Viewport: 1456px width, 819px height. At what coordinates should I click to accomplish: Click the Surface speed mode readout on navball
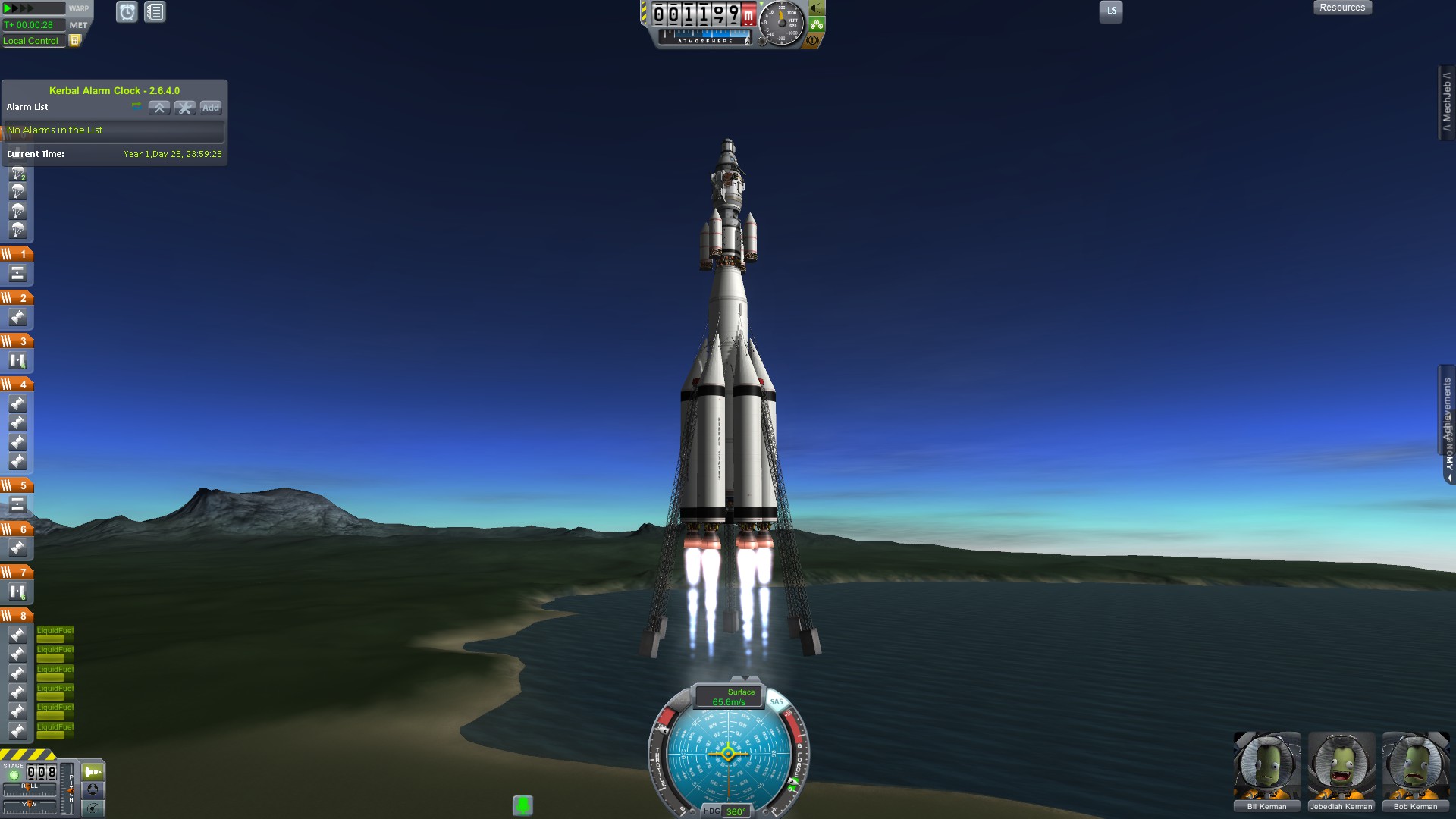pos(730,697)
